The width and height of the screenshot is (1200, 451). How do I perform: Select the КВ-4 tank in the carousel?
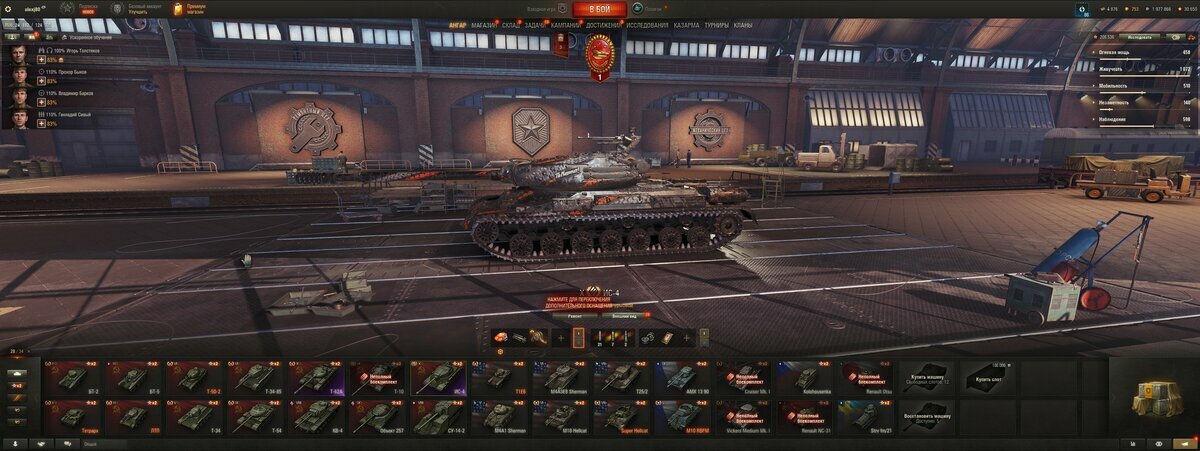pyautogui.click(x=318, y=415)
